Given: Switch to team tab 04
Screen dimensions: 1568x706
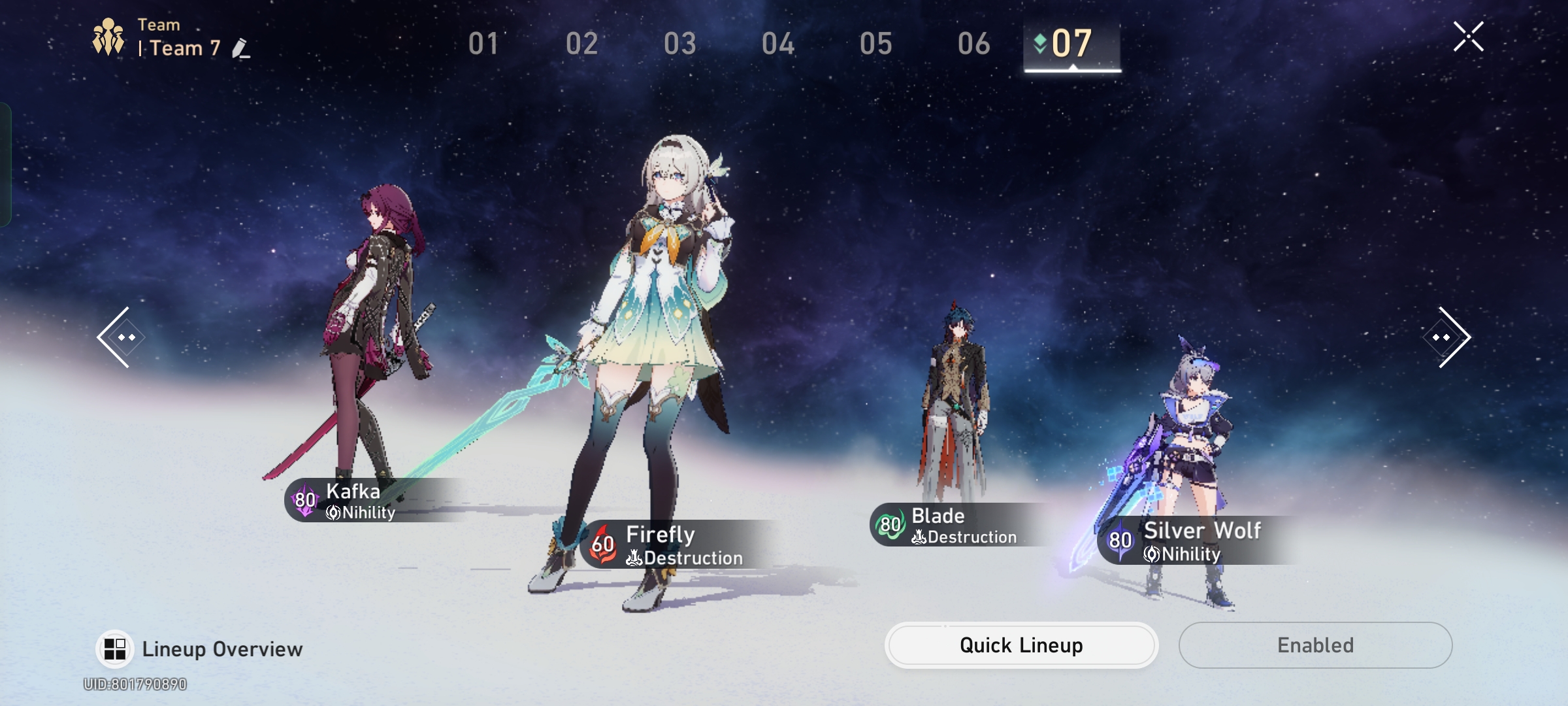Looking at the screenshot, I should tap(779, 44).
